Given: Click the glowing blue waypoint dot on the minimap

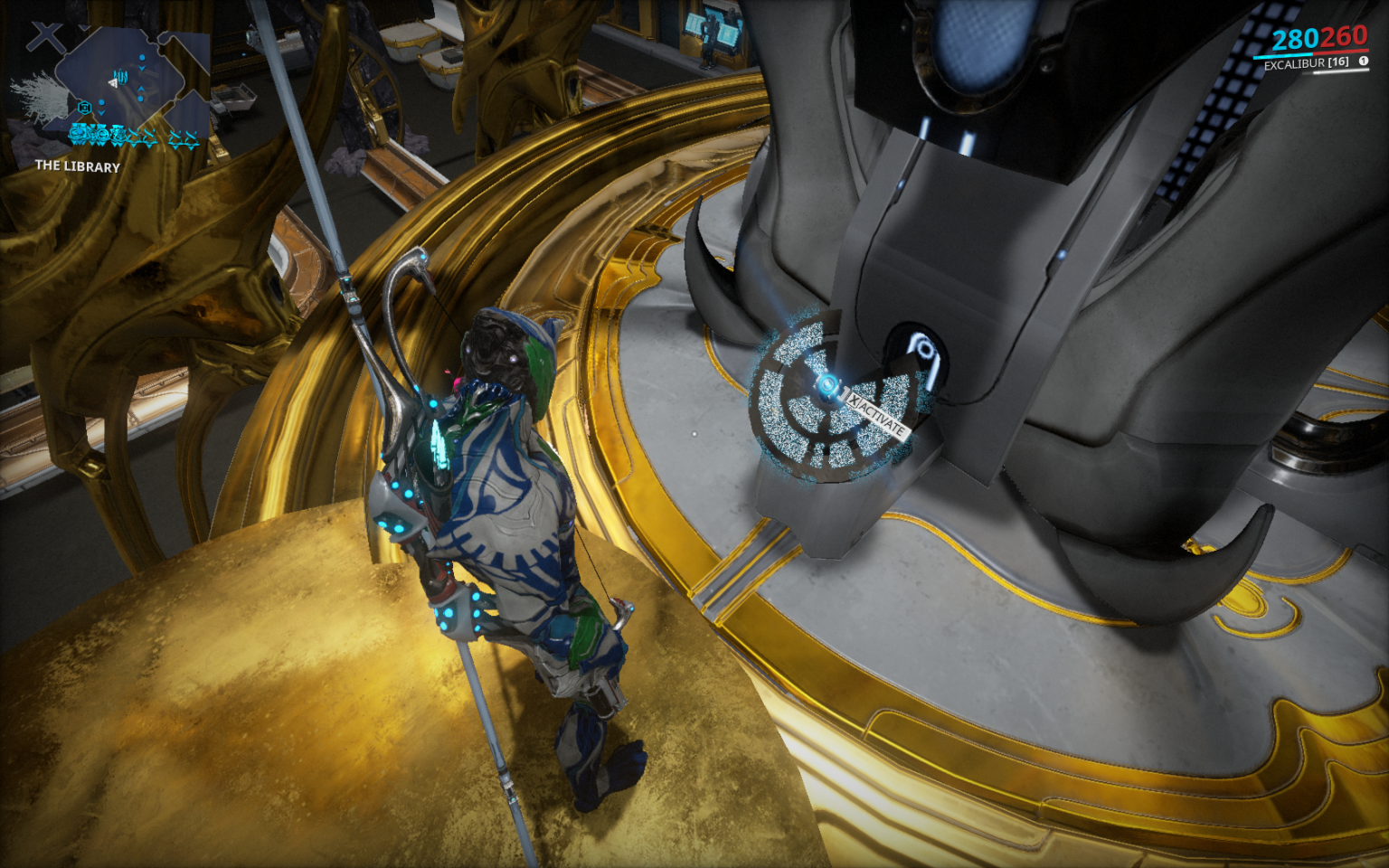Looking at the screenshot, I should point(142,57).
